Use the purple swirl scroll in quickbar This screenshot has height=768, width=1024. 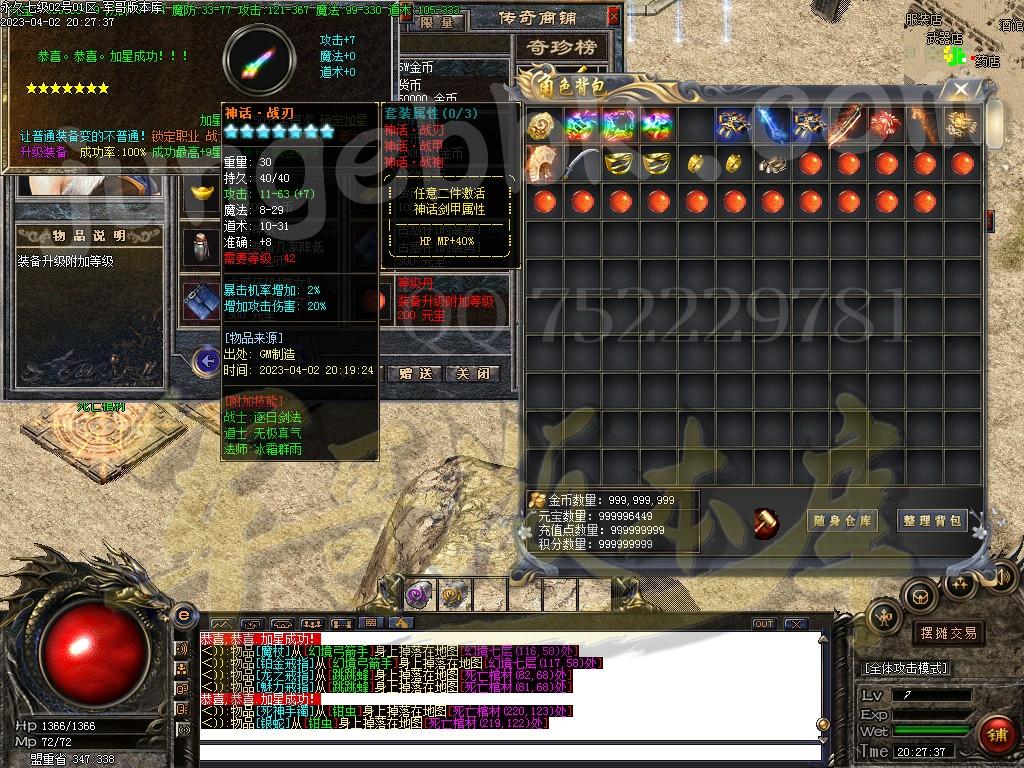pyautogui.click(x=418, y=596)
